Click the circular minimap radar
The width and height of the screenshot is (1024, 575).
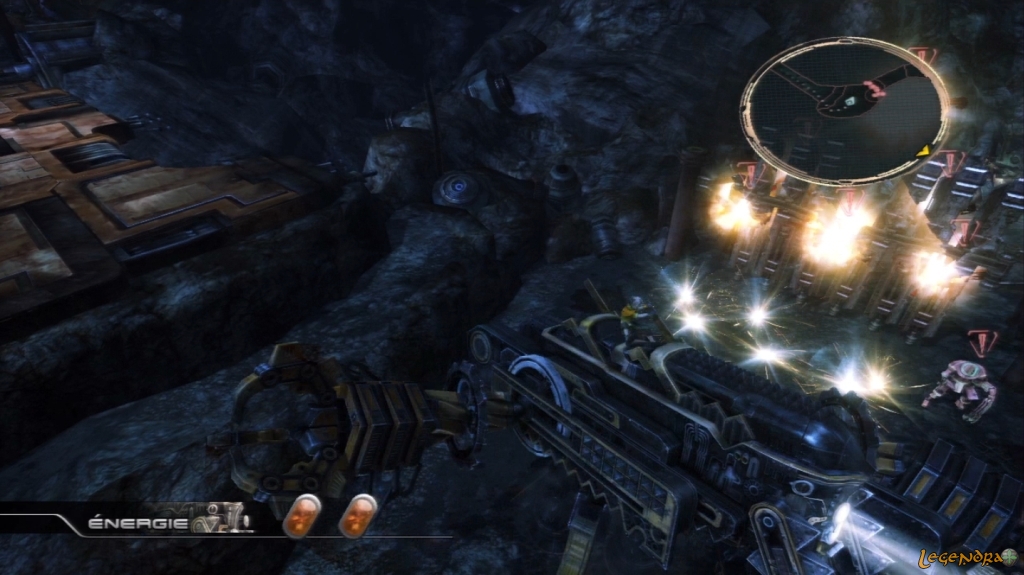point(844,110)
